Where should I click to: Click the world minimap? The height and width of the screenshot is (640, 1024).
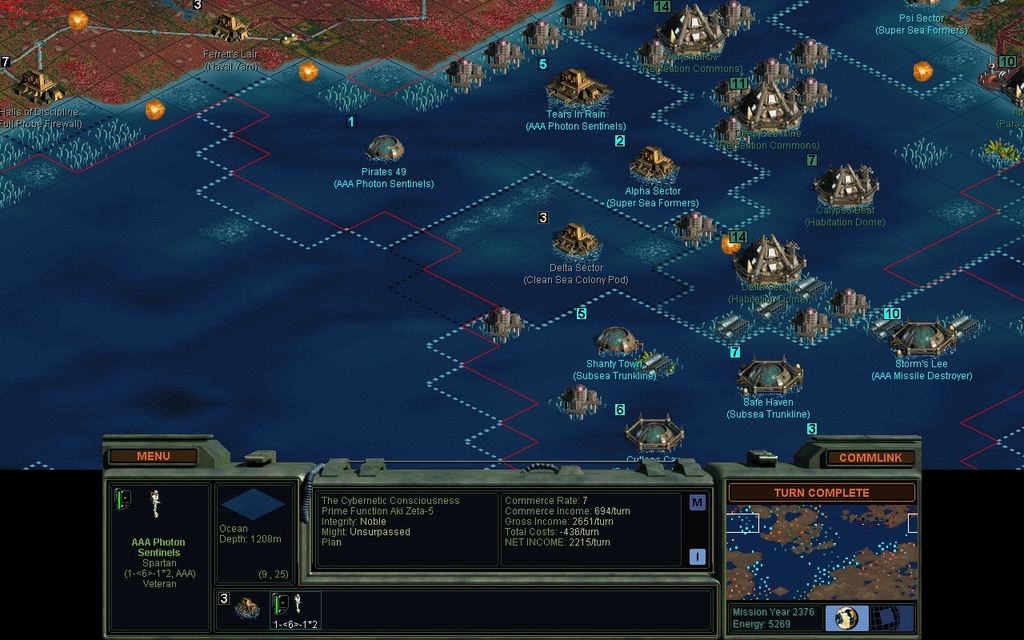(821, 551)
